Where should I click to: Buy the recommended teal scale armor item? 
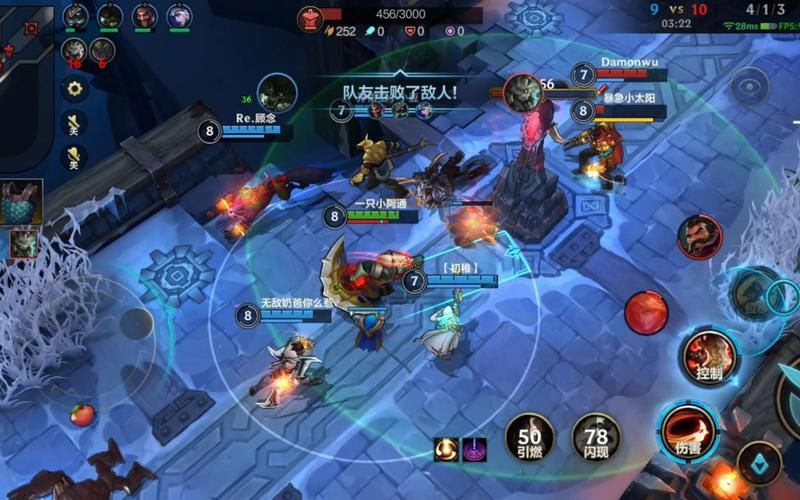(x=21, y=202)
